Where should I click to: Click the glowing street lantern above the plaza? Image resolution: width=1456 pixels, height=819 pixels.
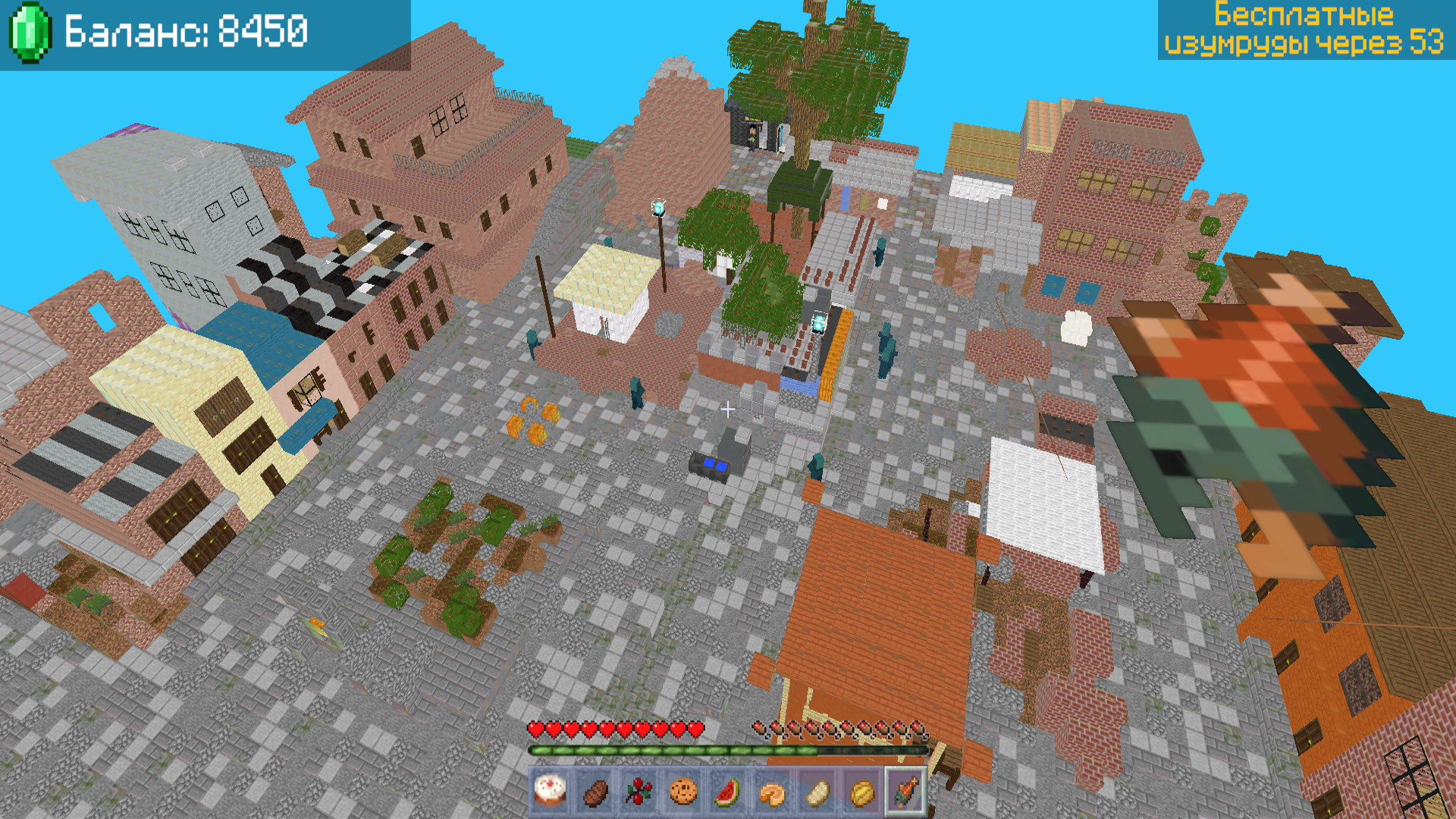[658, 206]
